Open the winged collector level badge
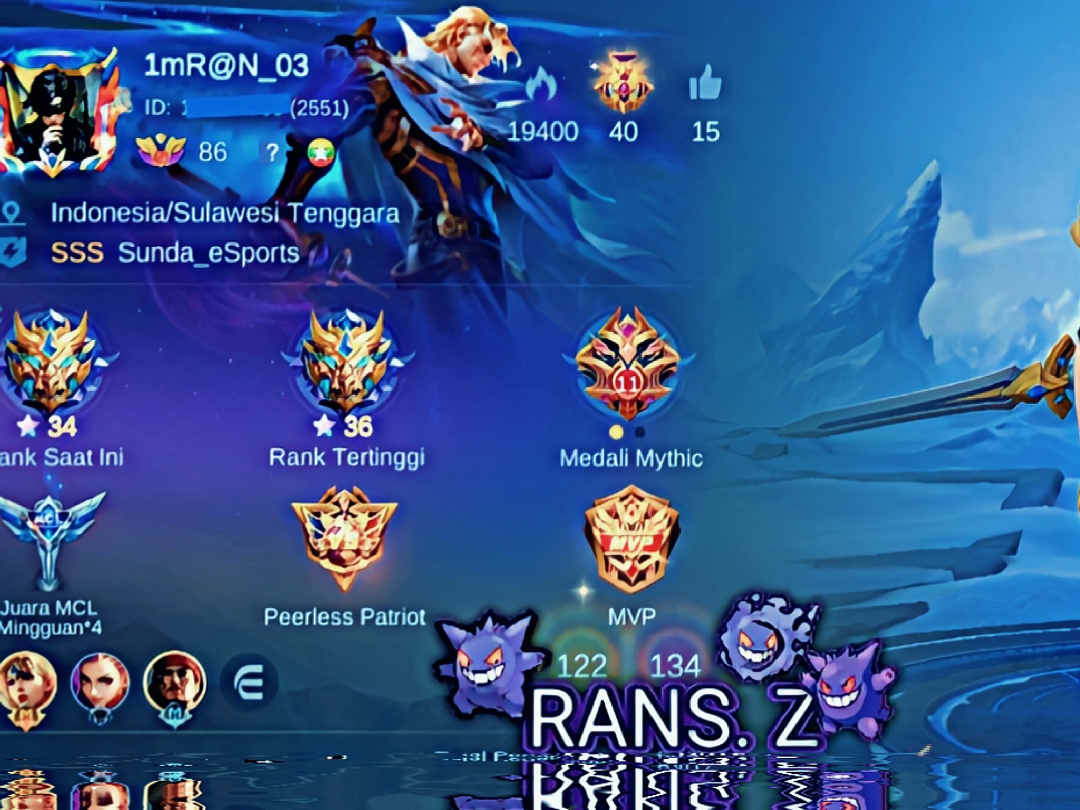This screenshot has width=1080, height=810. point(161,151)
